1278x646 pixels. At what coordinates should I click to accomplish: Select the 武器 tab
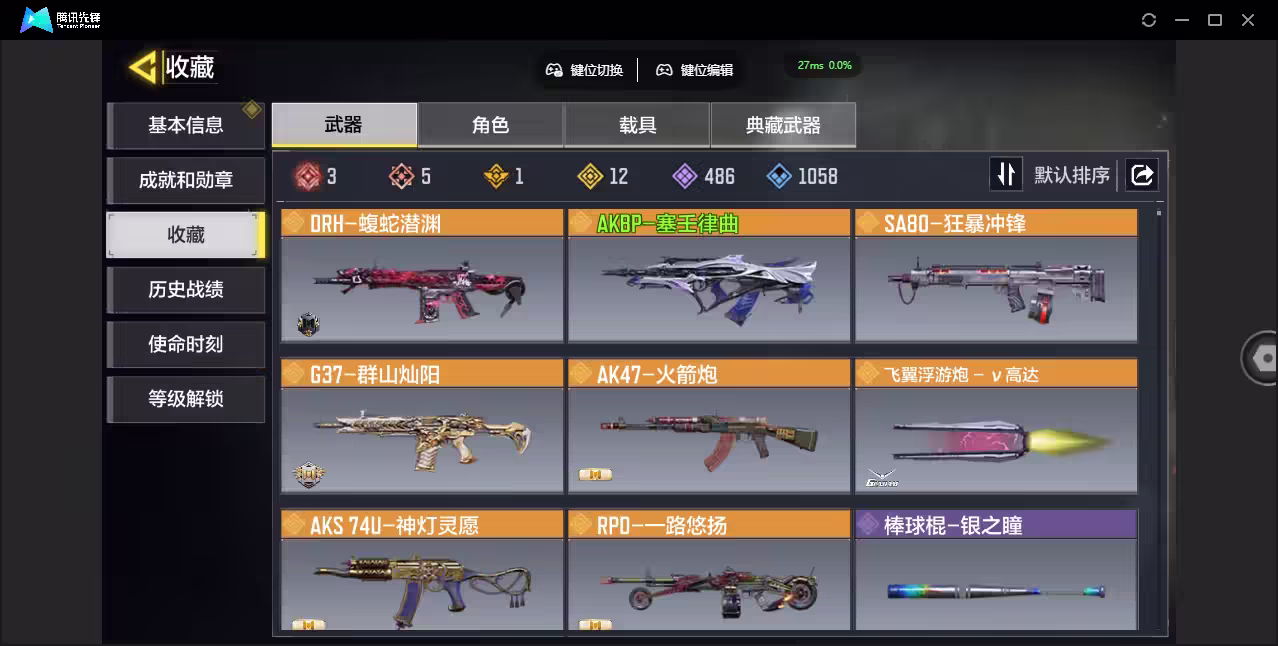344,125
